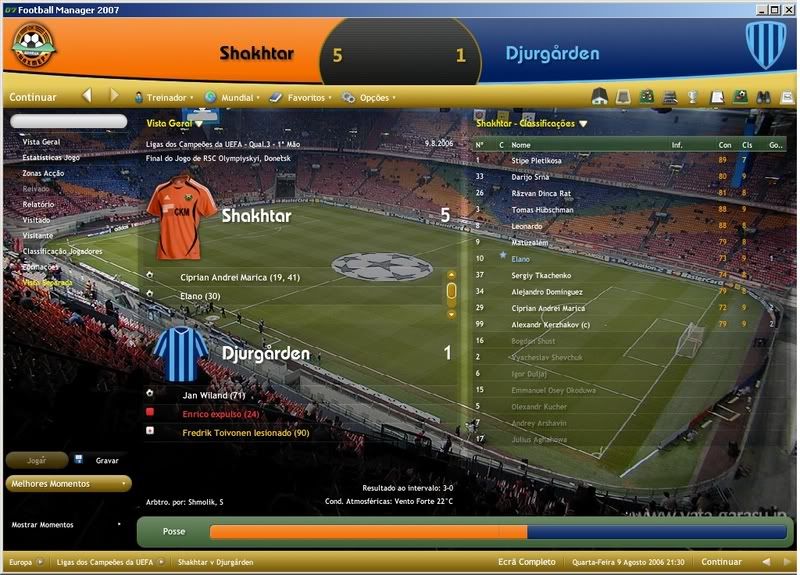Select Estatísticas Jogo in the sidebar
The image size is (800, 575).
51,157
